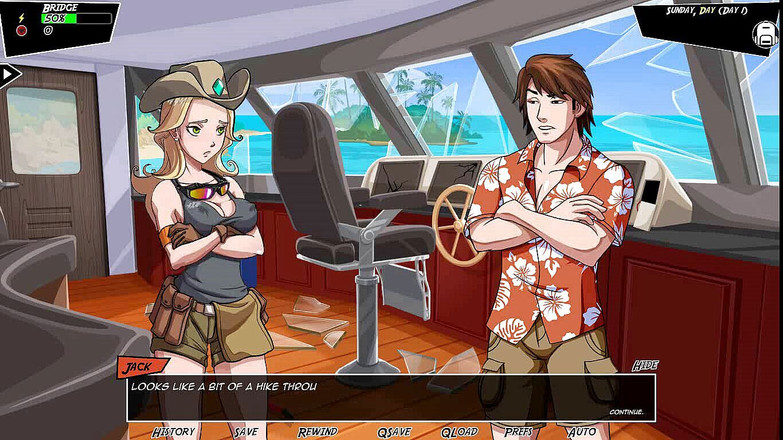
Task: Rewind the dialogue
Action: (x=317, y=431)
